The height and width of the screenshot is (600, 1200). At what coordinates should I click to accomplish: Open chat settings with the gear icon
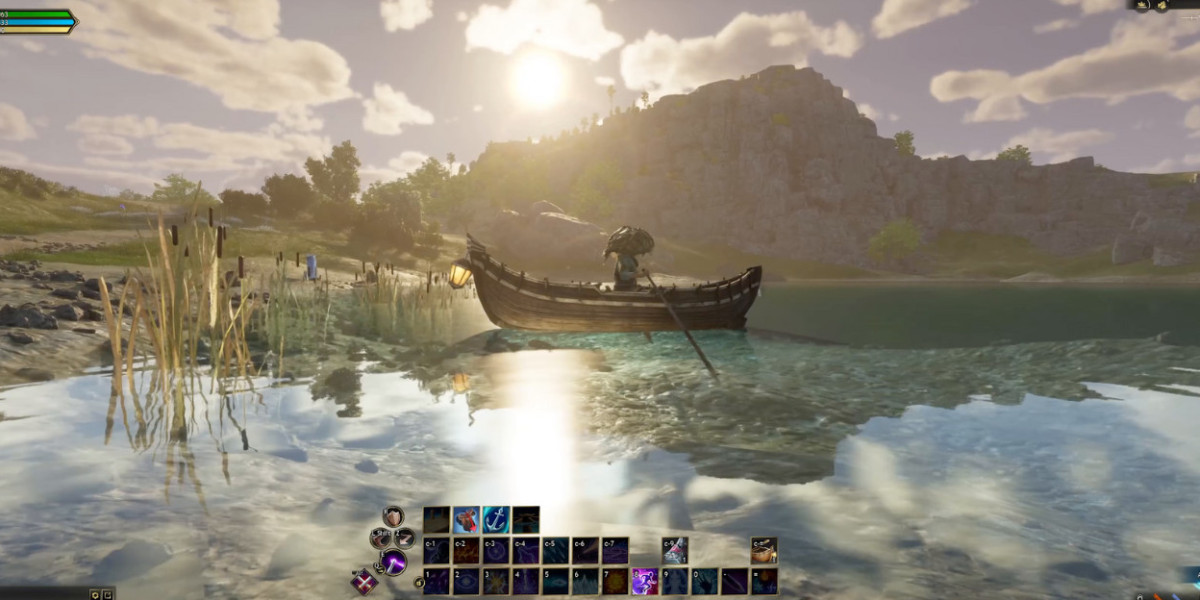click(95, 594)
